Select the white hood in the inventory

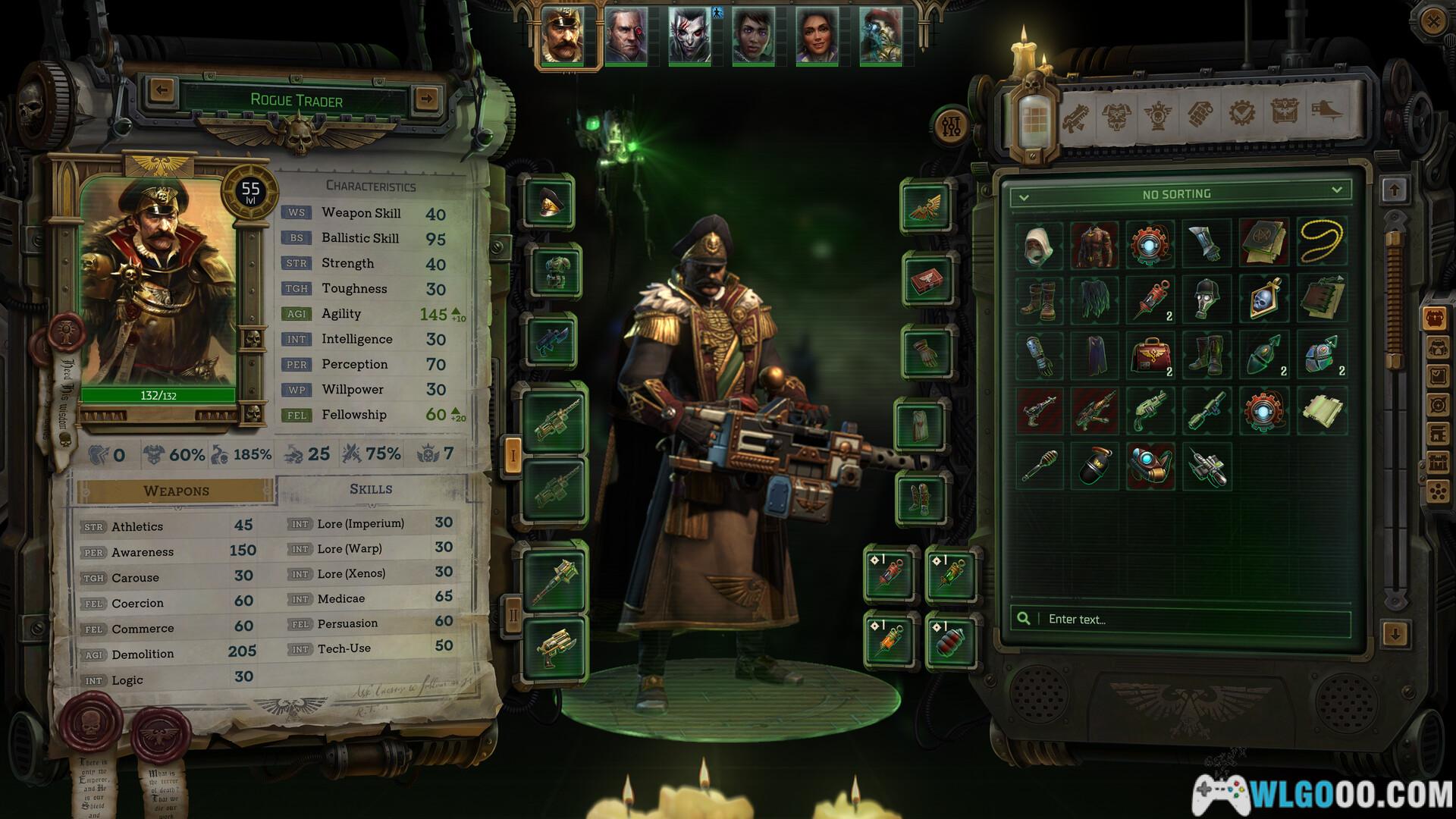(x=1038, y=244)
